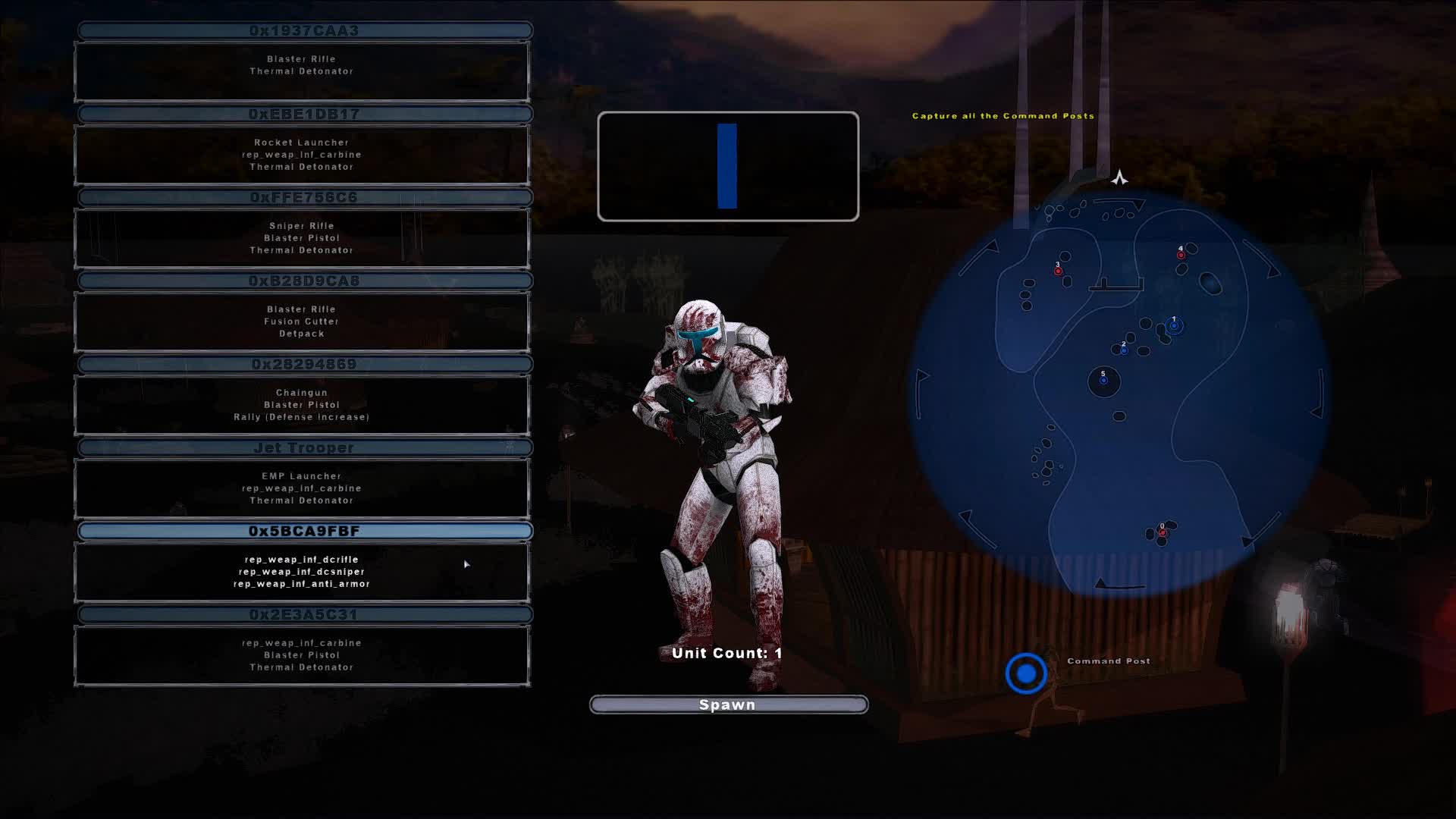Select the Jet Trooper class
1456x819 pixels.
point(303,447)
